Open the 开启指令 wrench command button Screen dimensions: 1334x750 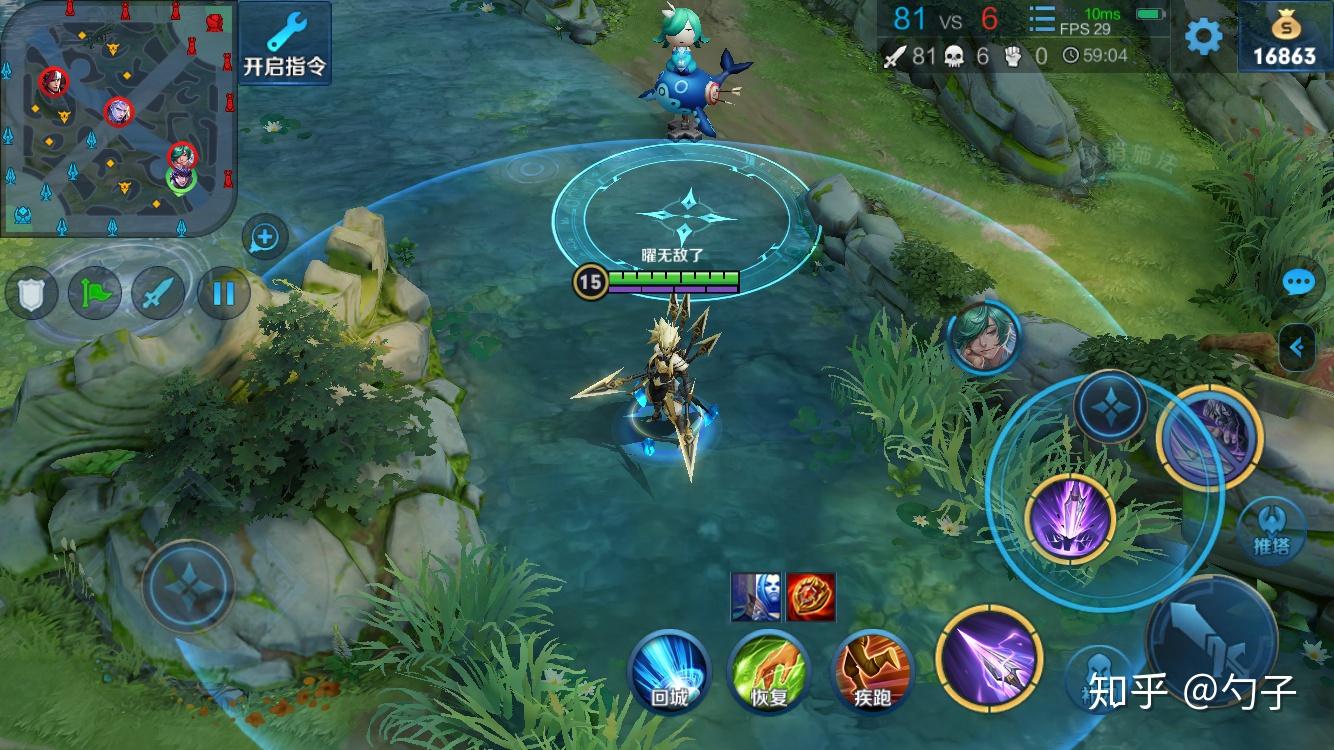[x=285, y=42]
